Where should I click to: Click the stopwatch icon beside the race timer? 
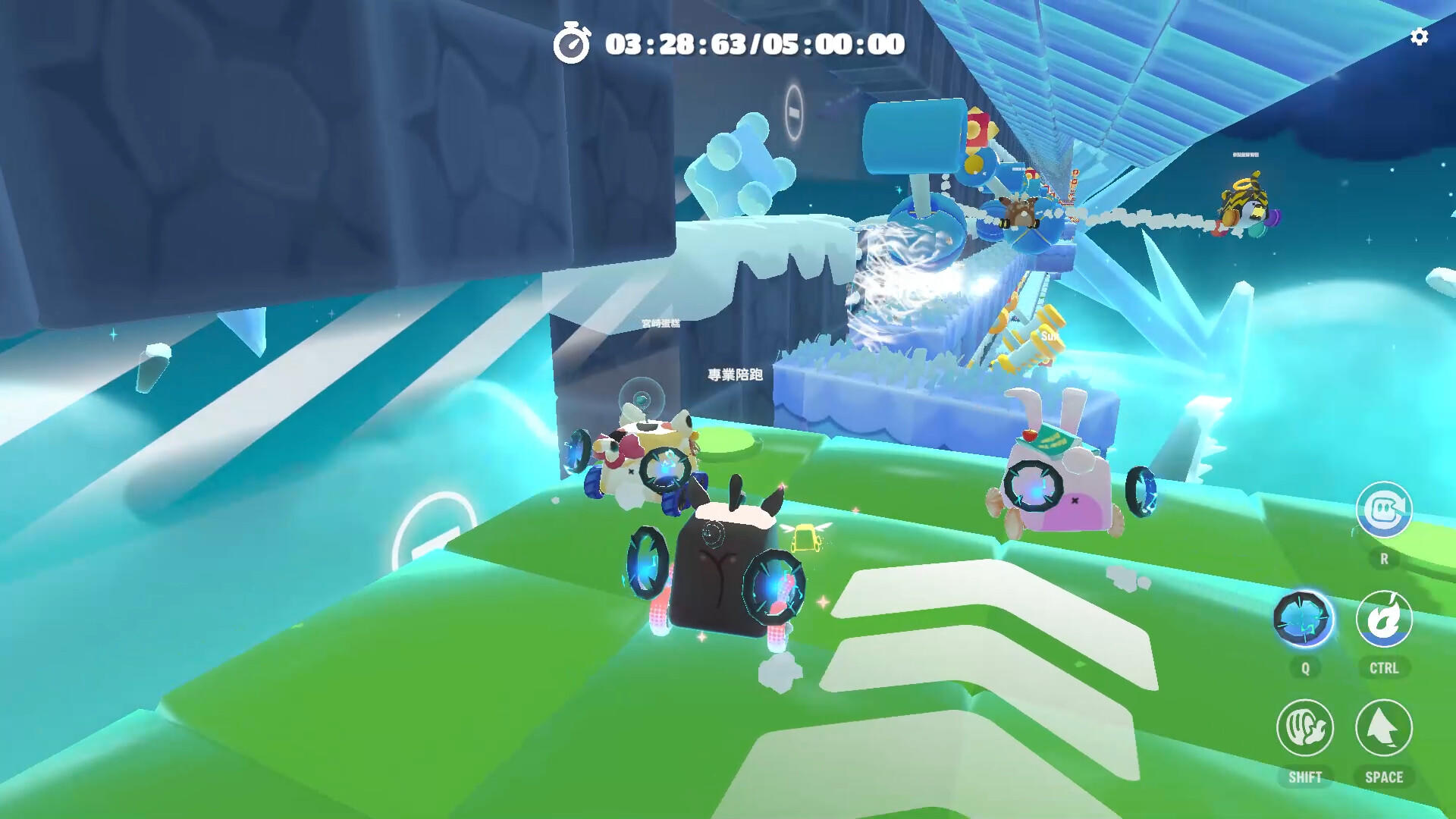click(x=574, y=45)
